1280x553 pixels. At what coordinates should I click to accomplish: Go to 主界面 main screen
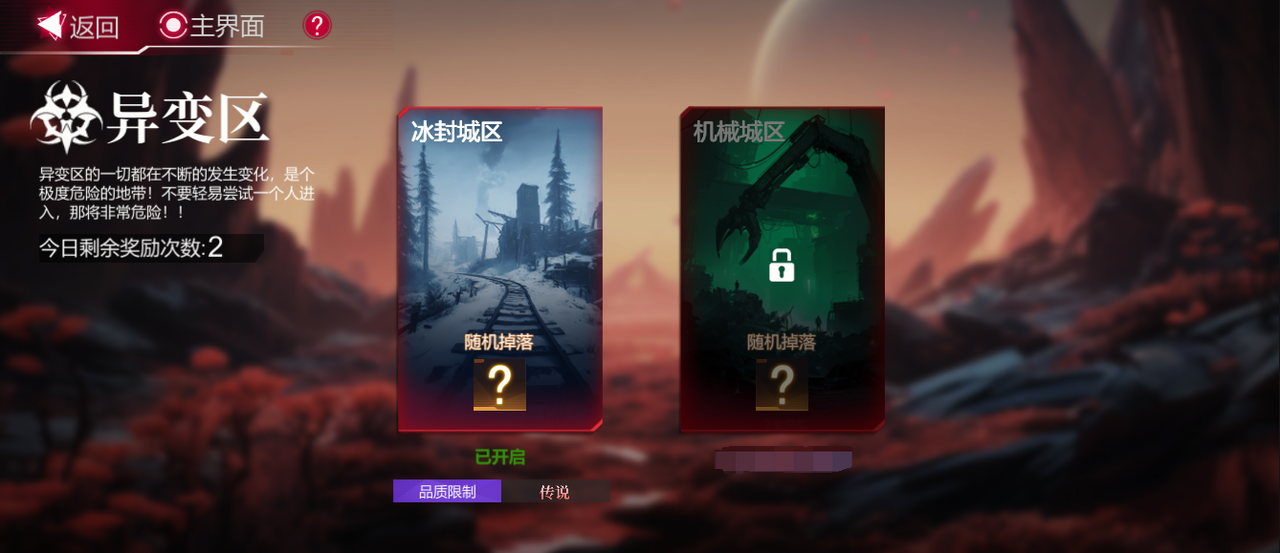[x=212, y=26]
